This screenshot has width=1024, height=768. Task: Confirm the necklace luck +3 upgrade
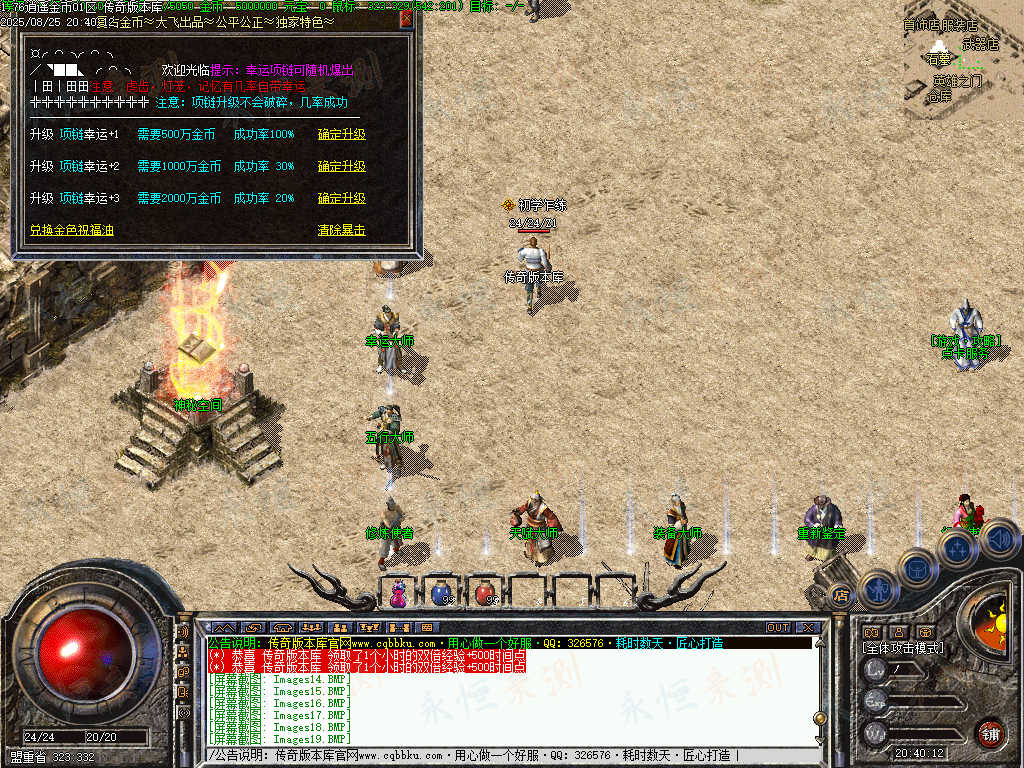(342, 198)
